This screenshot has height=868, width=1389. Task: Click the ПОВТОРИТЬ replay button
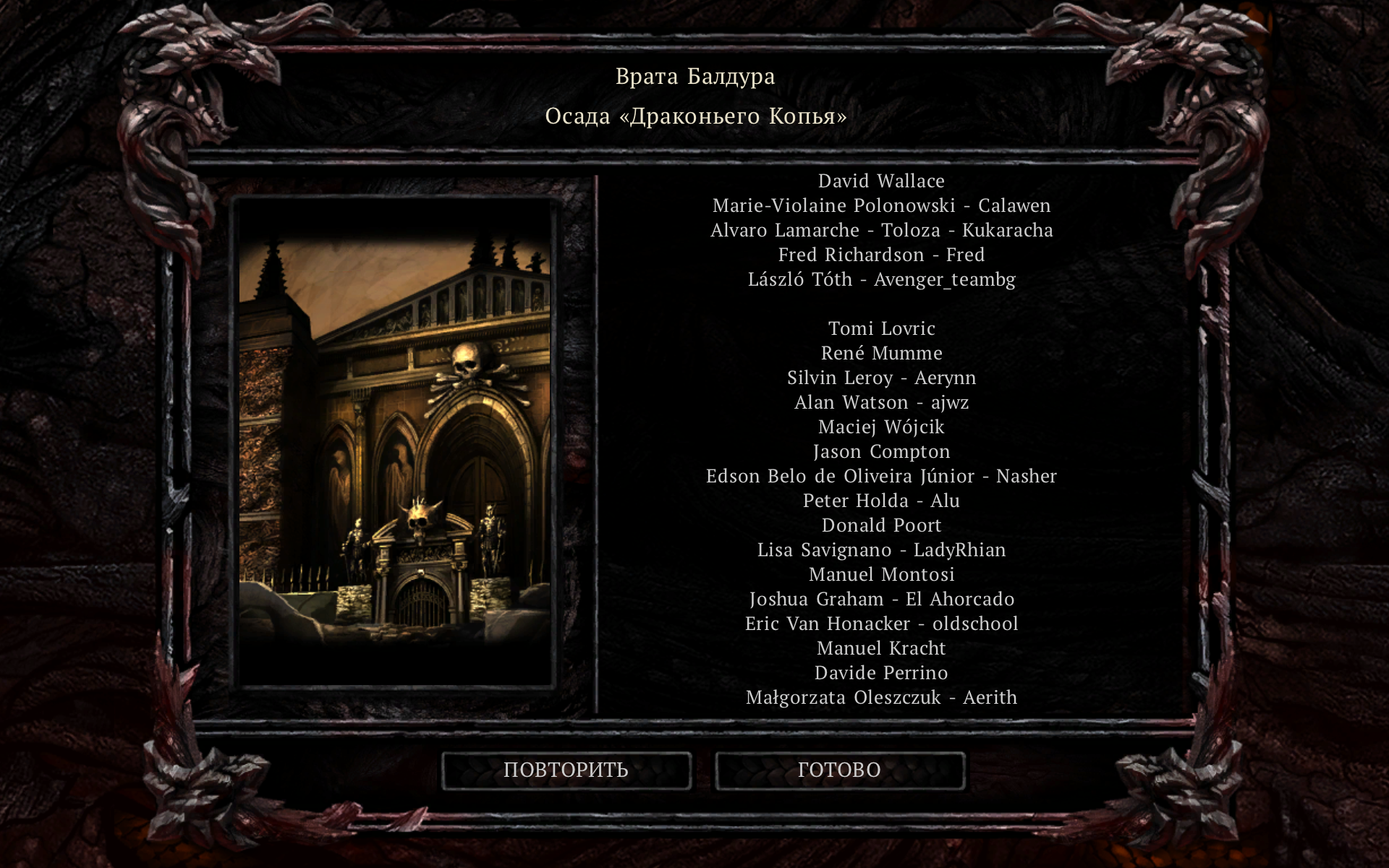click(566, 770)
